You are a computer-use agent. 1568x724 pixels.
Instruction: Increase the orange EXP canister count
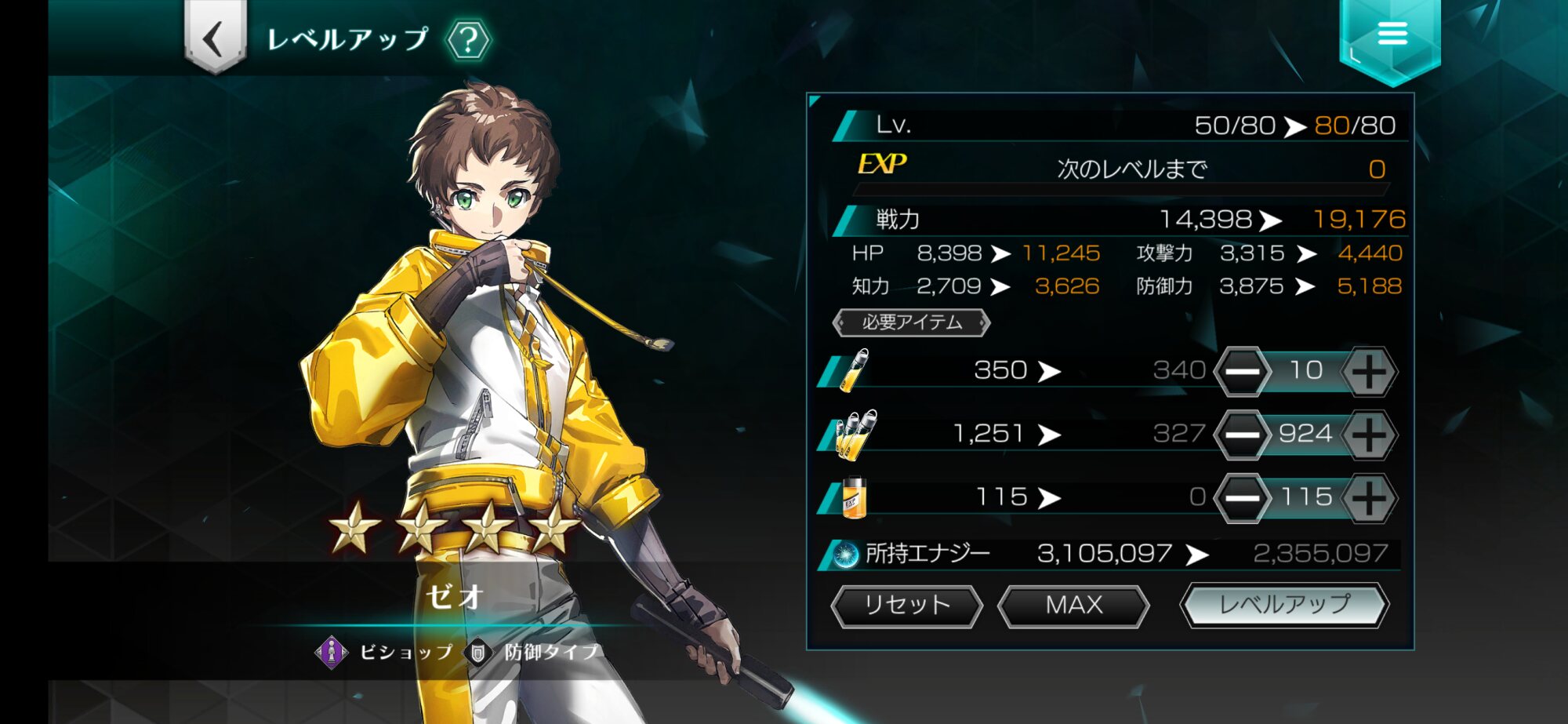(x=1369, y=497)
